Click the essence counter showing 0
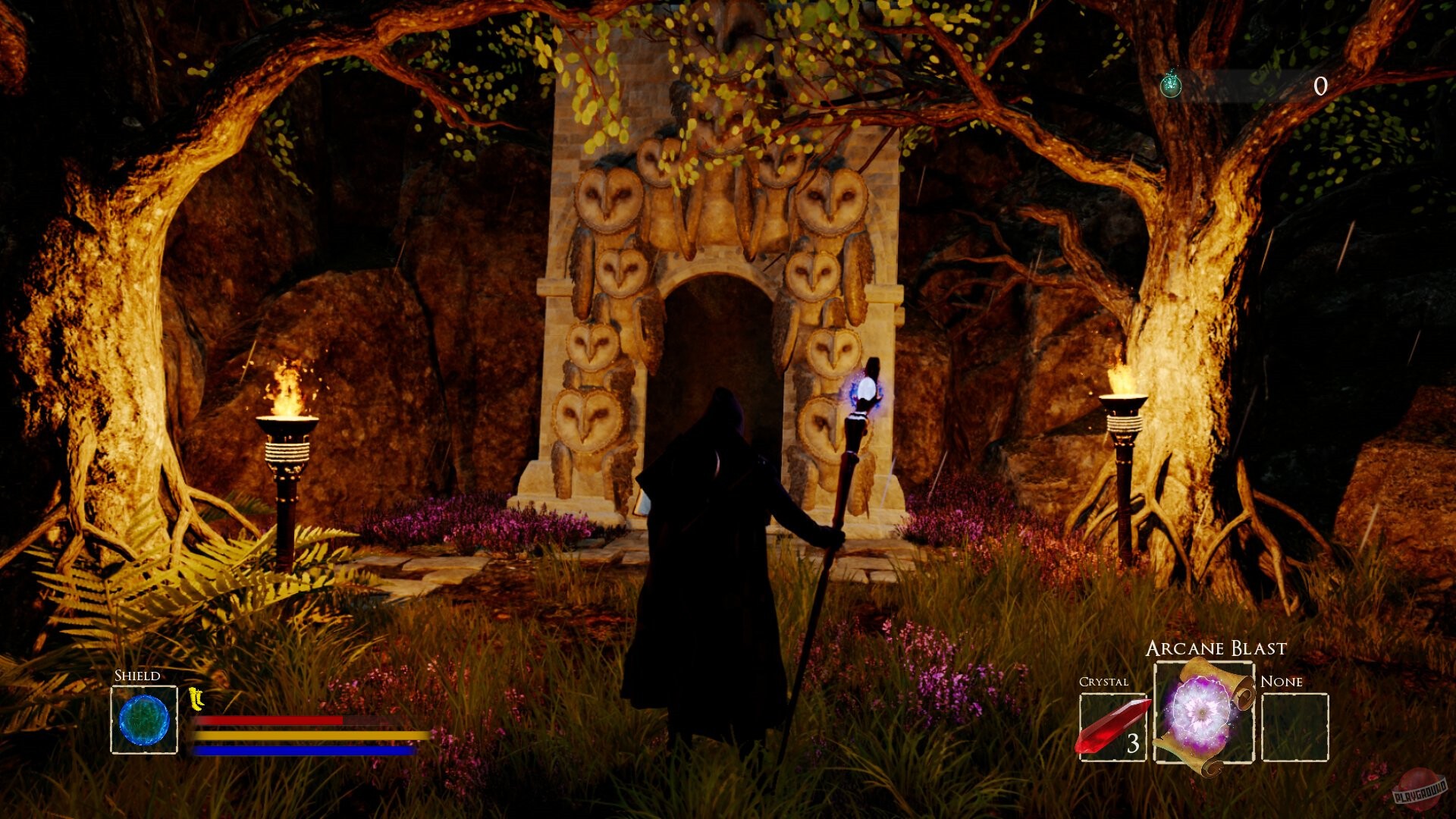The image size is (1456, 819). [x=1319, y=85]
